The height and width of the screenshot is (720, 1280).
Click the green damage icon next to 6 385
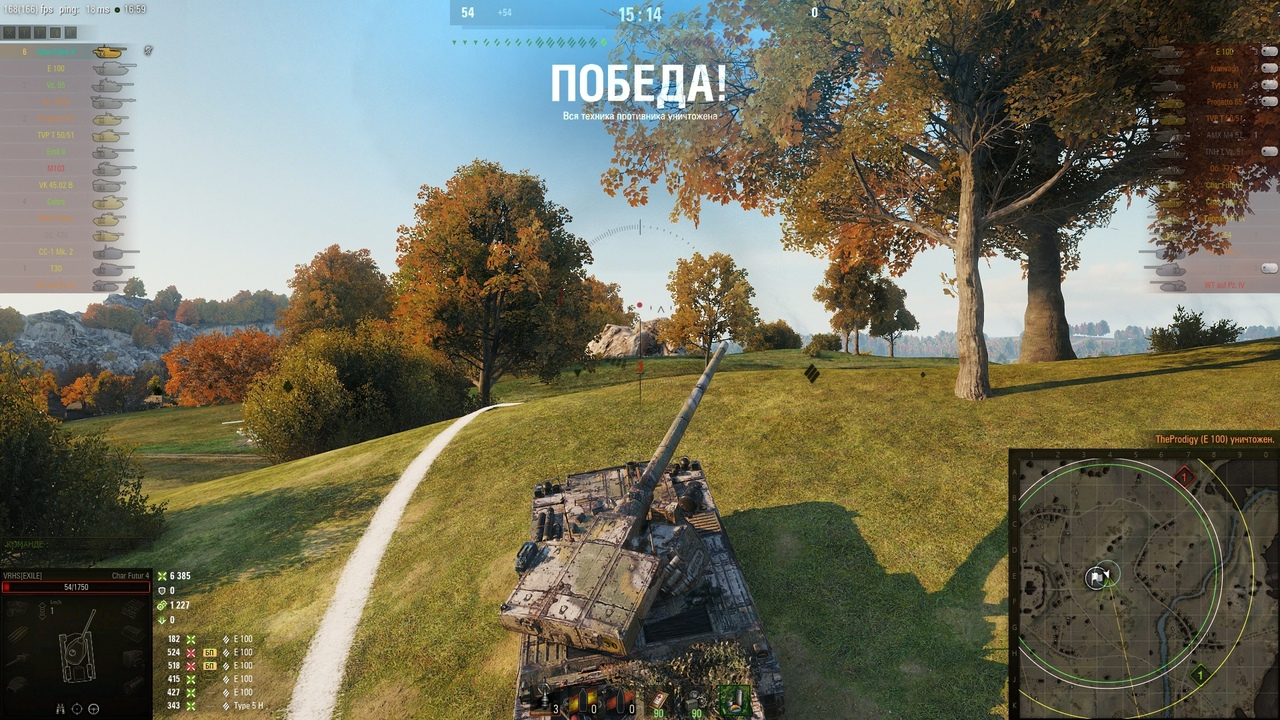[x=162, y=576]
